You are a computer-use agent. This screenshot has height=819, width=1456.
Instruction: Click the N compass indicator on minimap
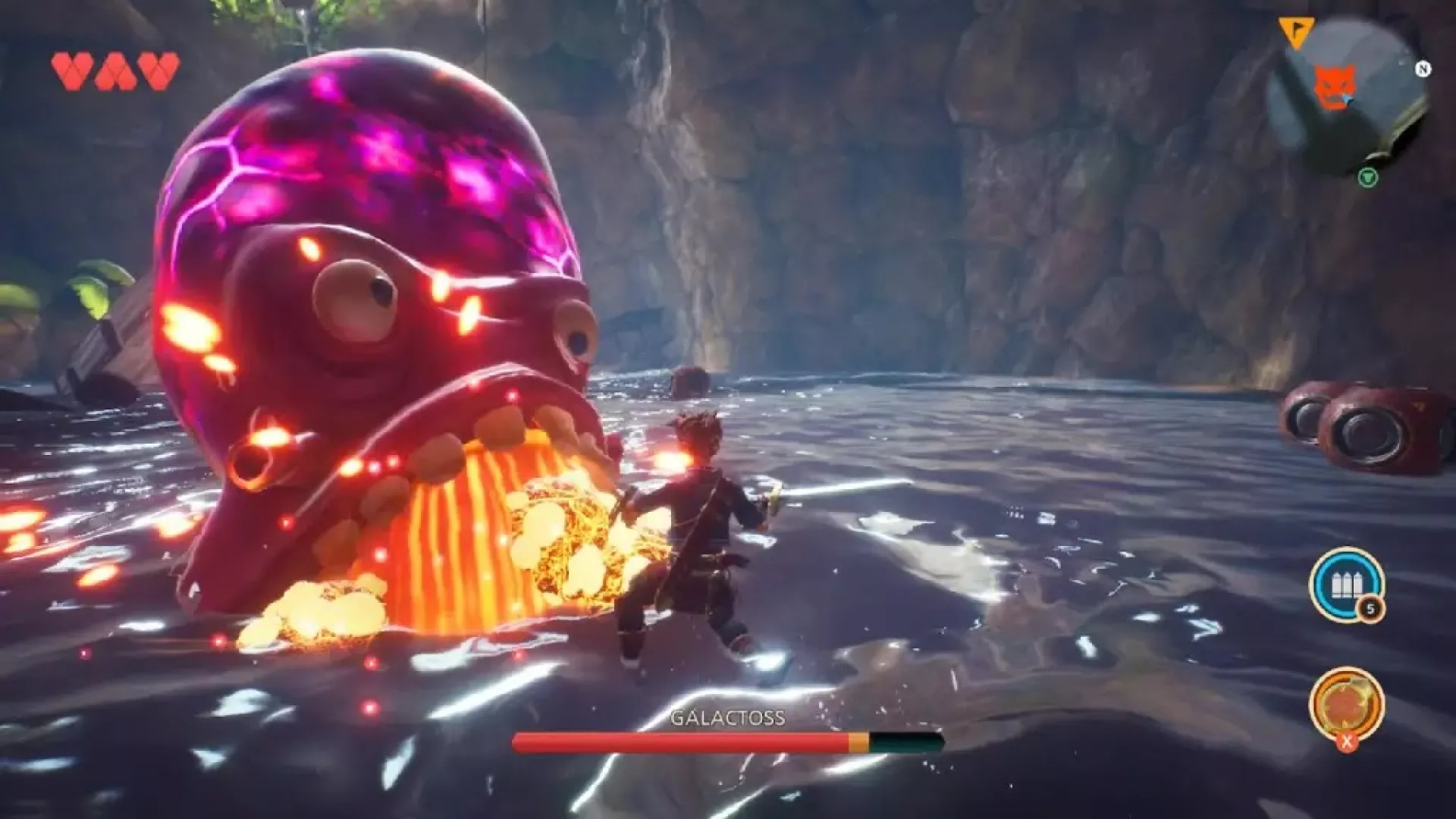coord(1423,69)
